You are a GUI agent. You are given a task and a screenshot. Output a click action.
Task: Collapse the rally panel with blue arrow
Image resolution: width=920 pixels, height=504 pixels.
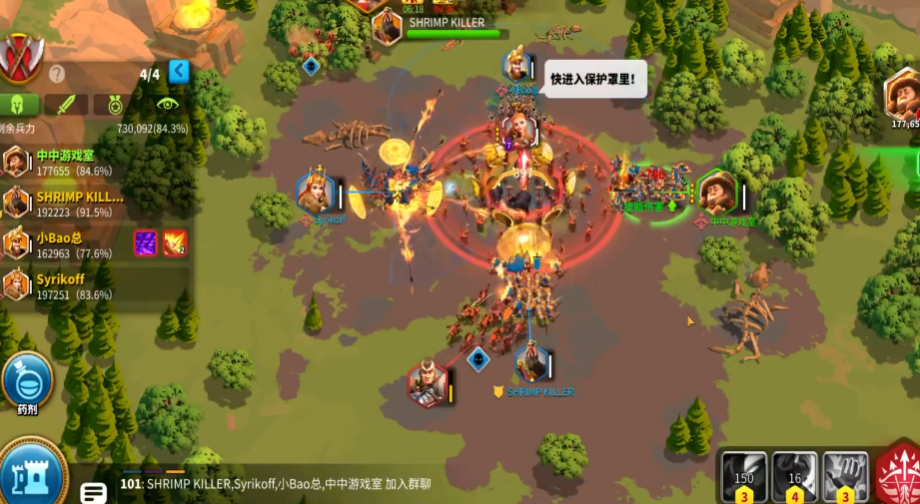click(x=179, y=71)
